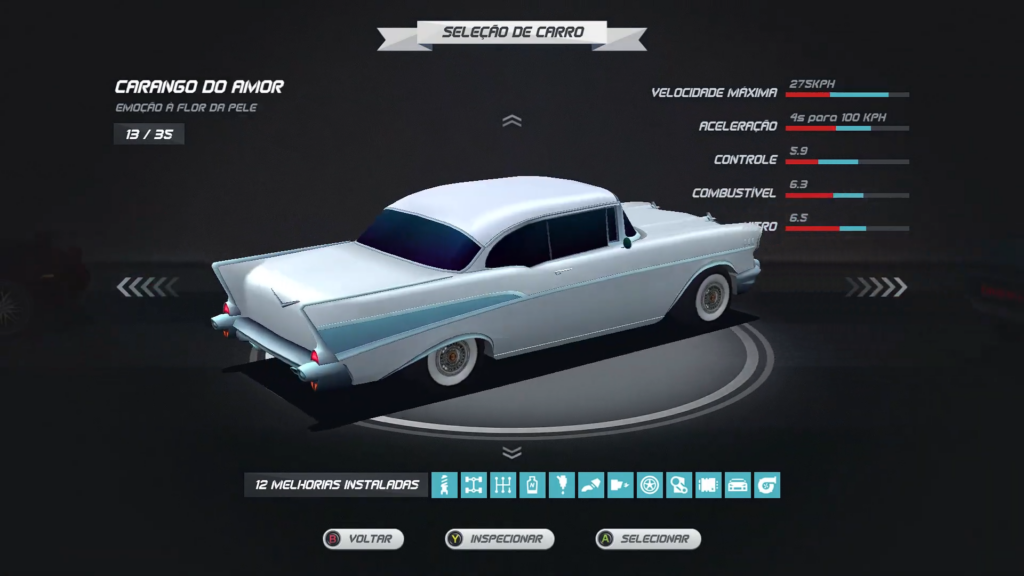The height and width of the screenshot is (576, 1024).
Task: Click the downward double-chevron below the car
Action: tap(512, 452)
